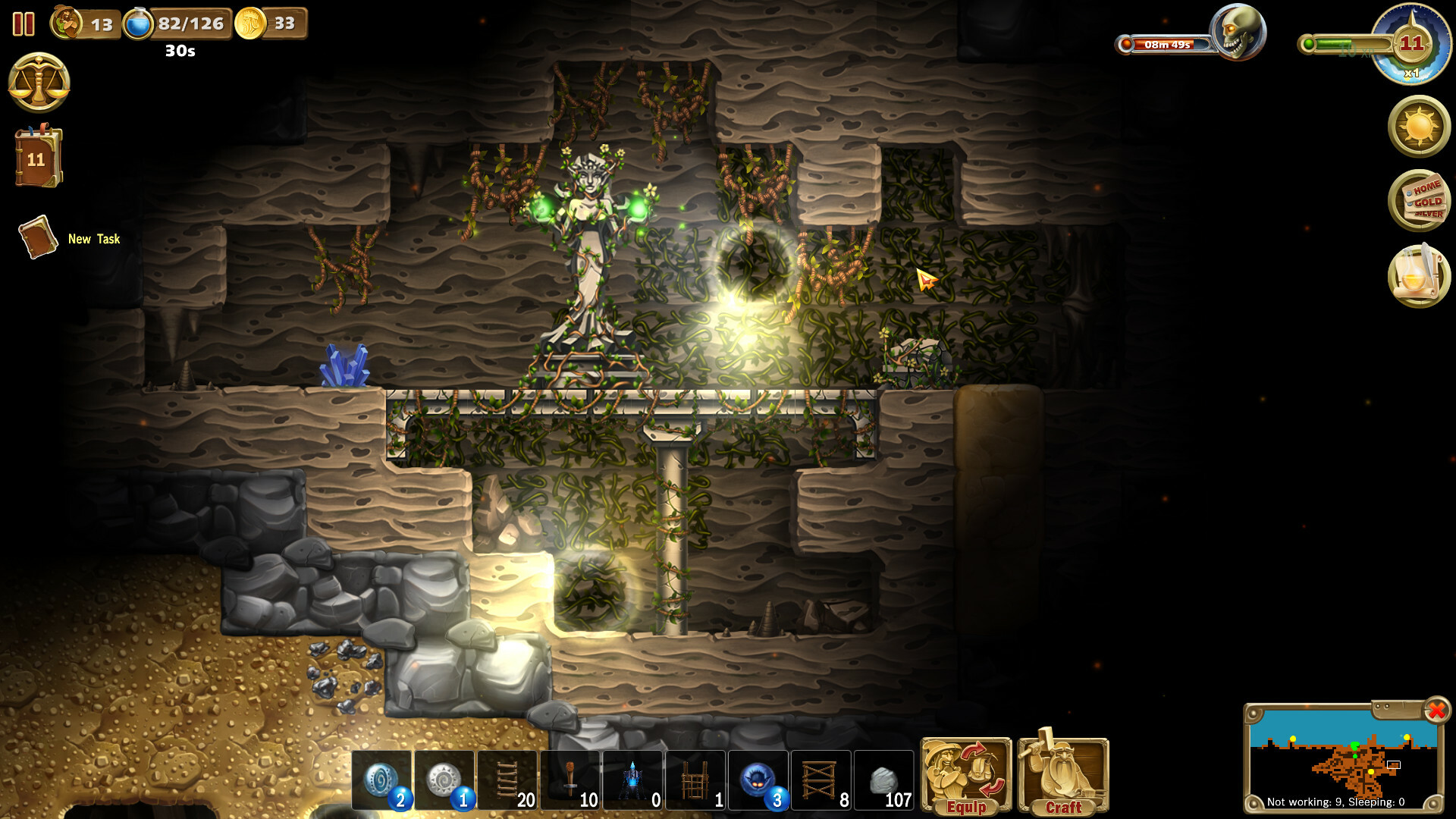1456x819 pixels.
Task: Open the tasks journal book
Action: click(38, 152)
